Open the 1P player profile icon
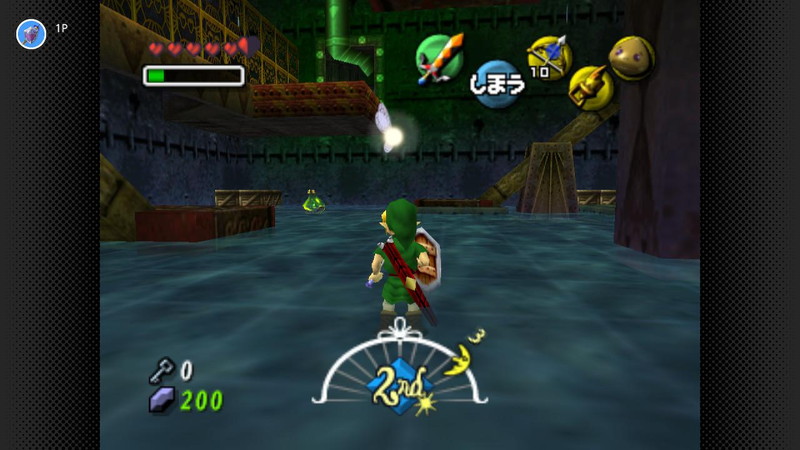 tap(31, 34)
